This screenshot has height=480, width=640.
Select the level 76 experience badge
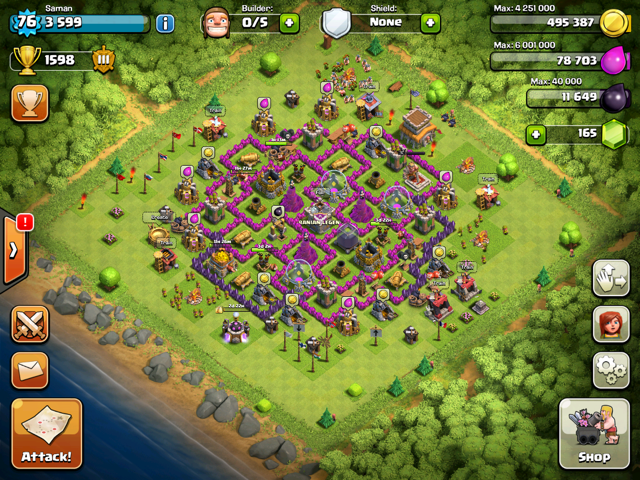[x=24, y=22]
